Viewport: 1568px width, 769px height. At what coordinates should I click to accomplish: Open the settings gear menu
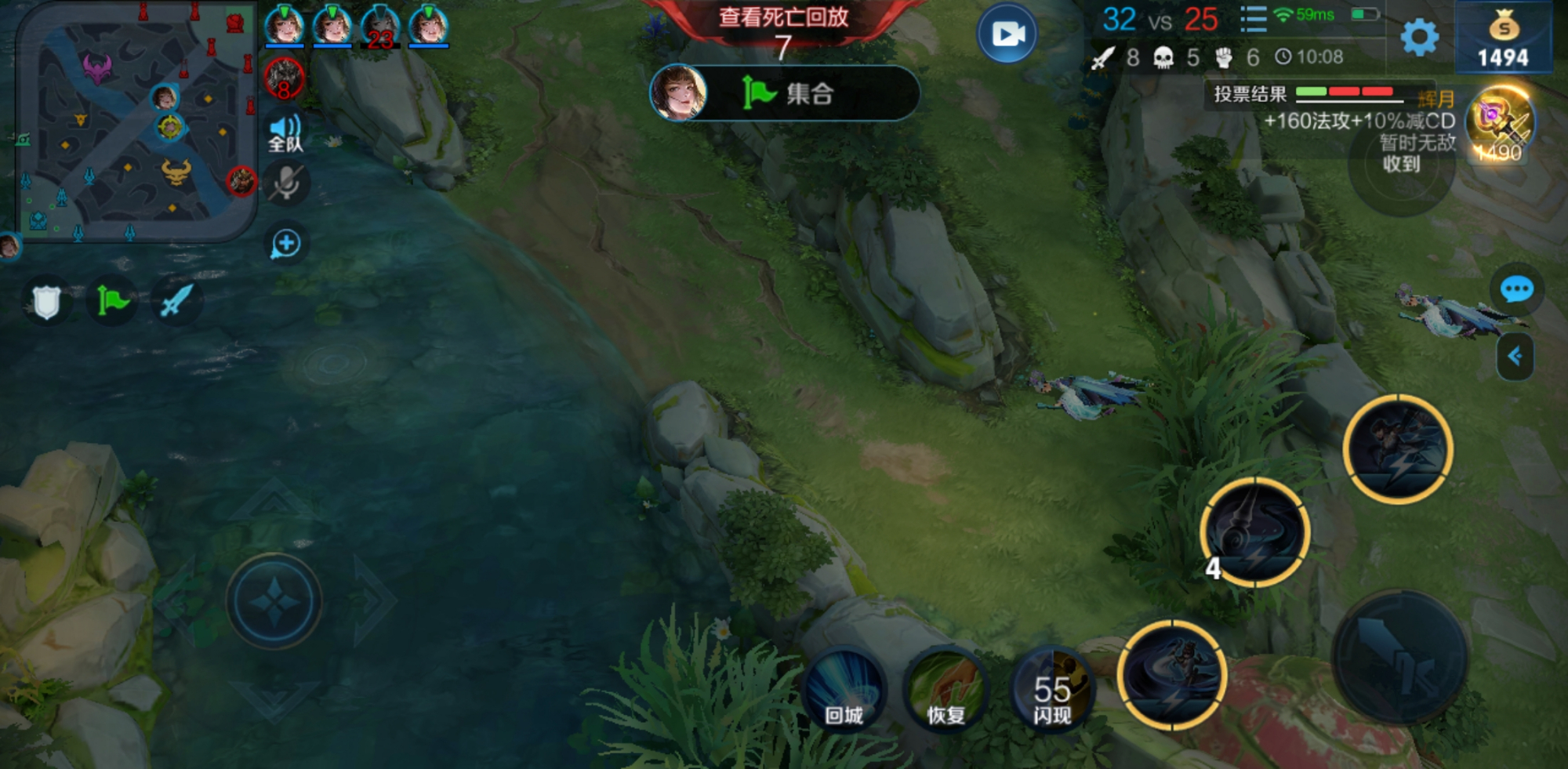pos(1419,37)
